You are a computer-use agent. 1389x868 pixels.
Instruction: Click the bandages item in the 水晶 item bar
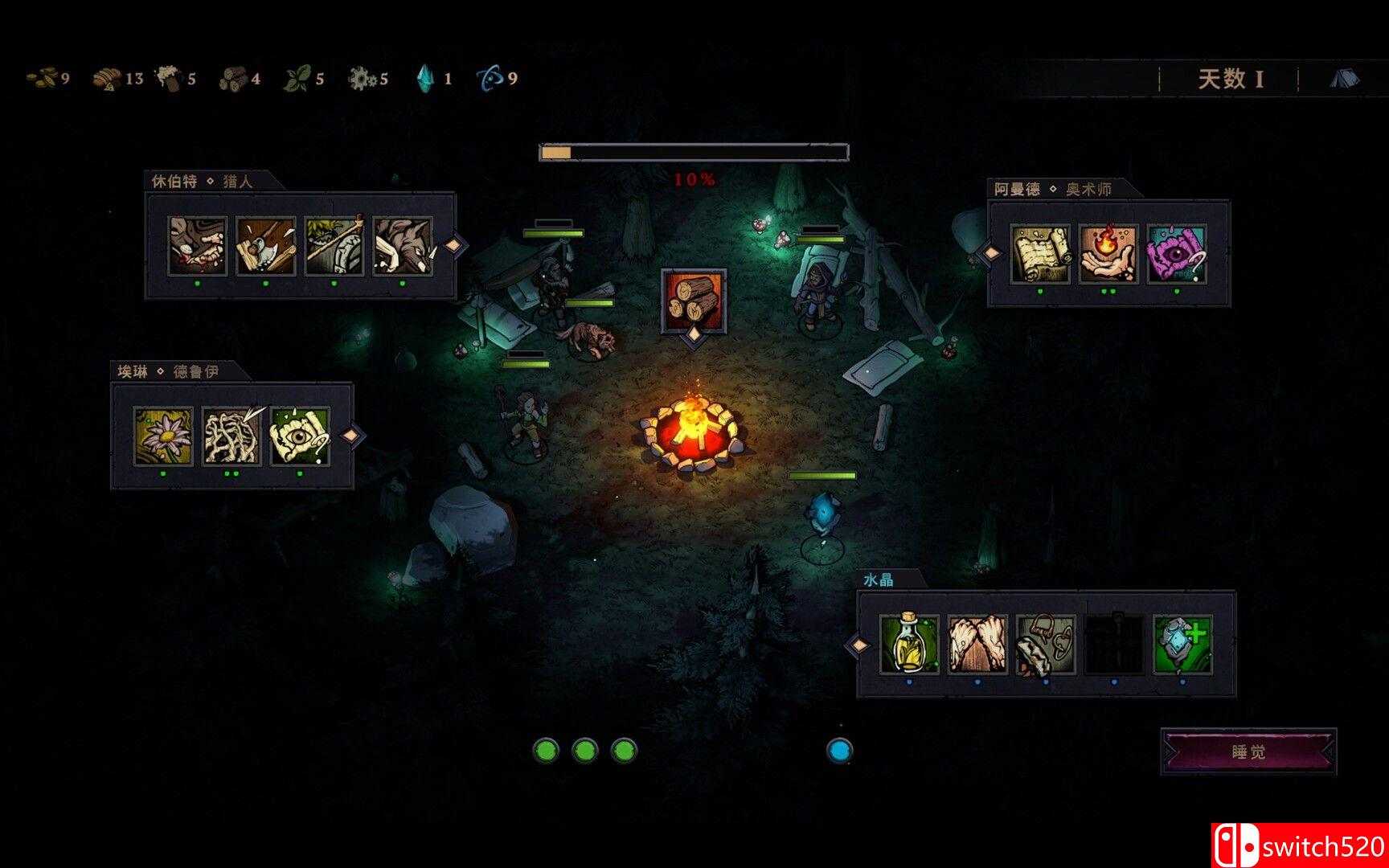click(x=977, y=646)
